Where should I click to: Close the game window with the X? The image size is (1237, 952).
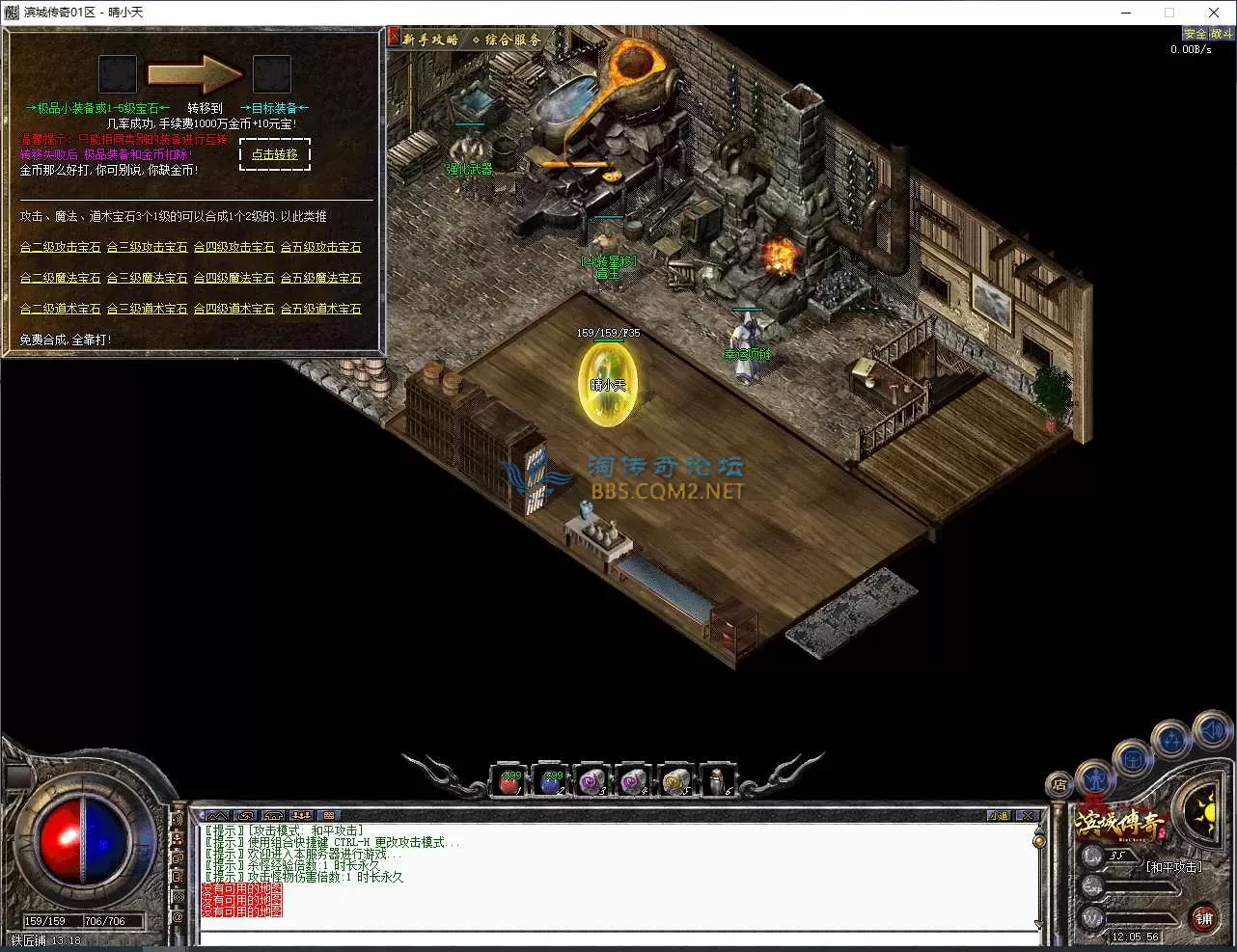point(1214,13)
